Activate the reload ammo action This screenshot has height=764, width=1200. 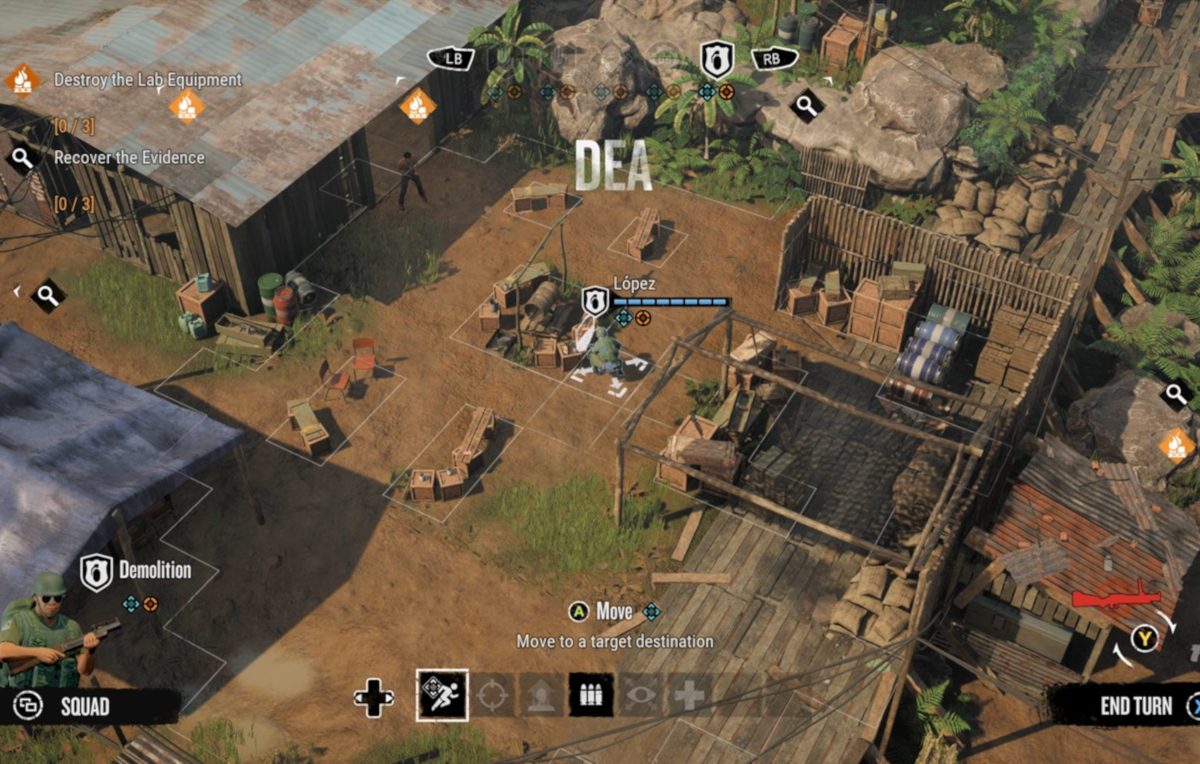click(591, 695)
